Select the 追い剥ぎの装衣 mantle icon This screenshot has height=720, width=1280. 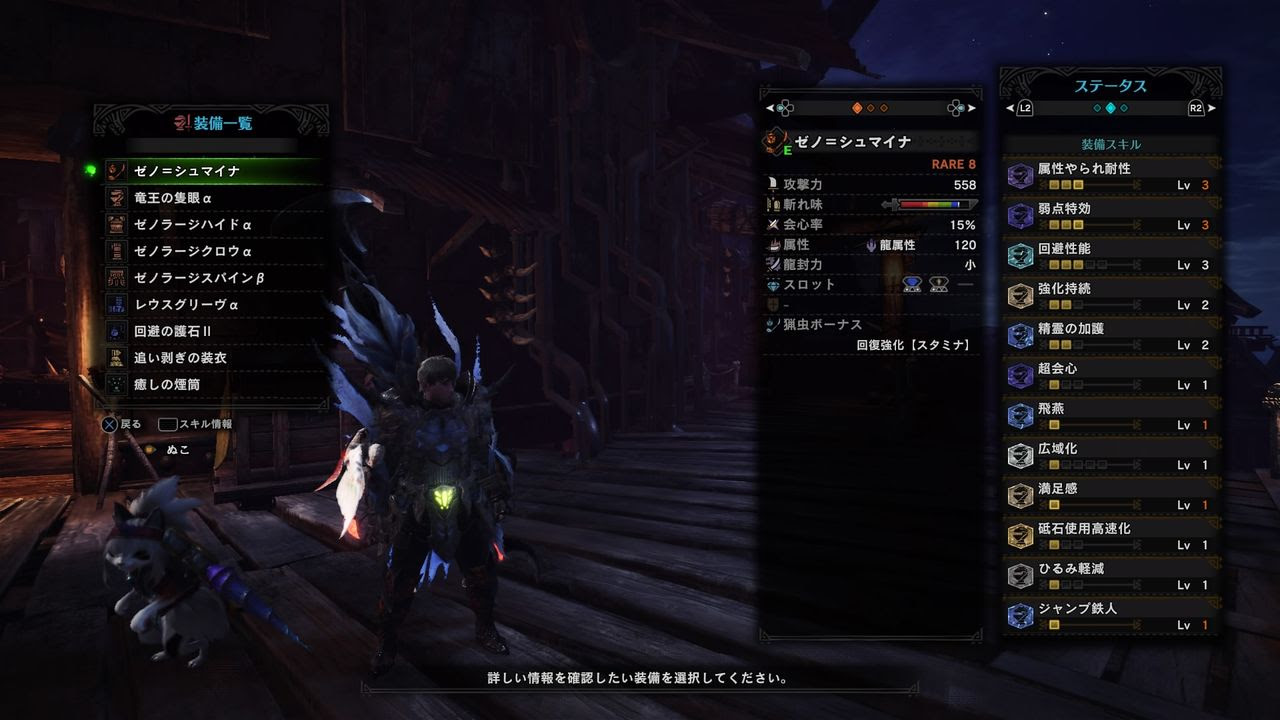click(x=116, y=357)
